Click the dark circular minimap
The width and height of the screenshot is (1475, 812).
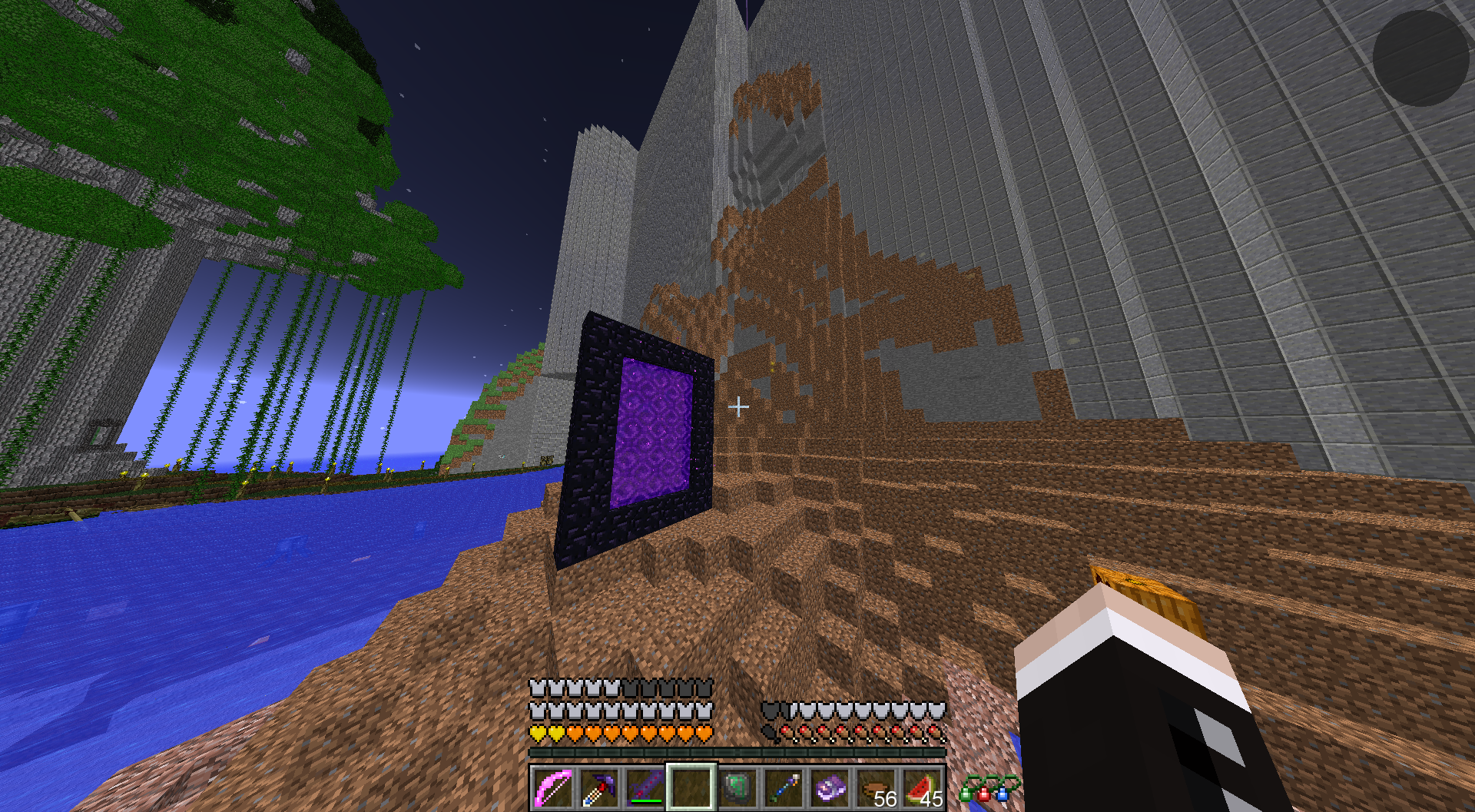1420,58
